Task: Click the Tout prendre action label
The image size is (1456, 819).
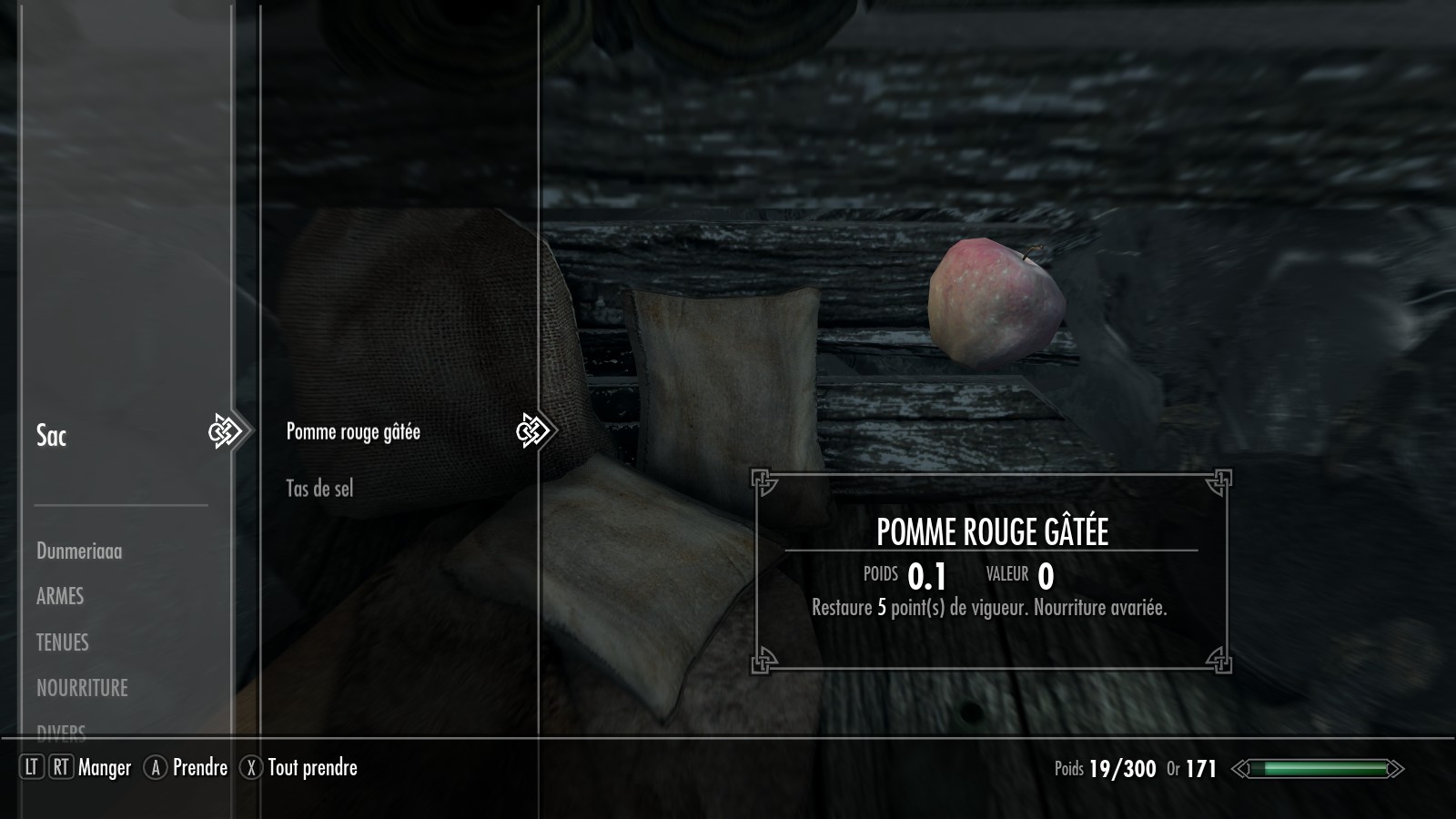Action: pyautogui.click(x=312, y=768)
